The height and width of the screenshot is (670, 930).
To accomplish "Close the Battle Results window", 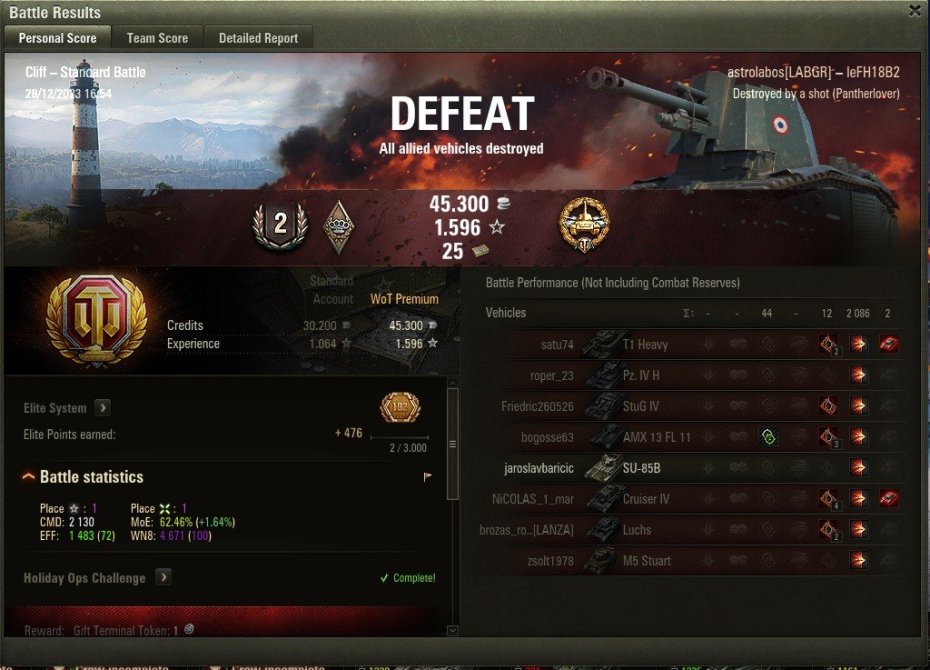I will tap(914, 11).
